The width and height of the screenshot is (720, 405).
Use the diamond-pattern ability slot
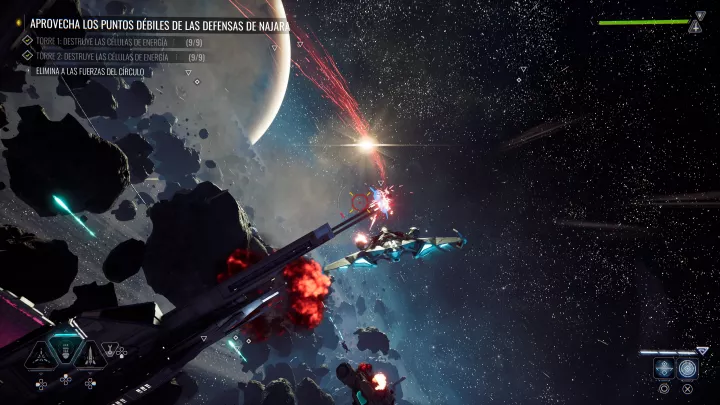tap(664, 369)
